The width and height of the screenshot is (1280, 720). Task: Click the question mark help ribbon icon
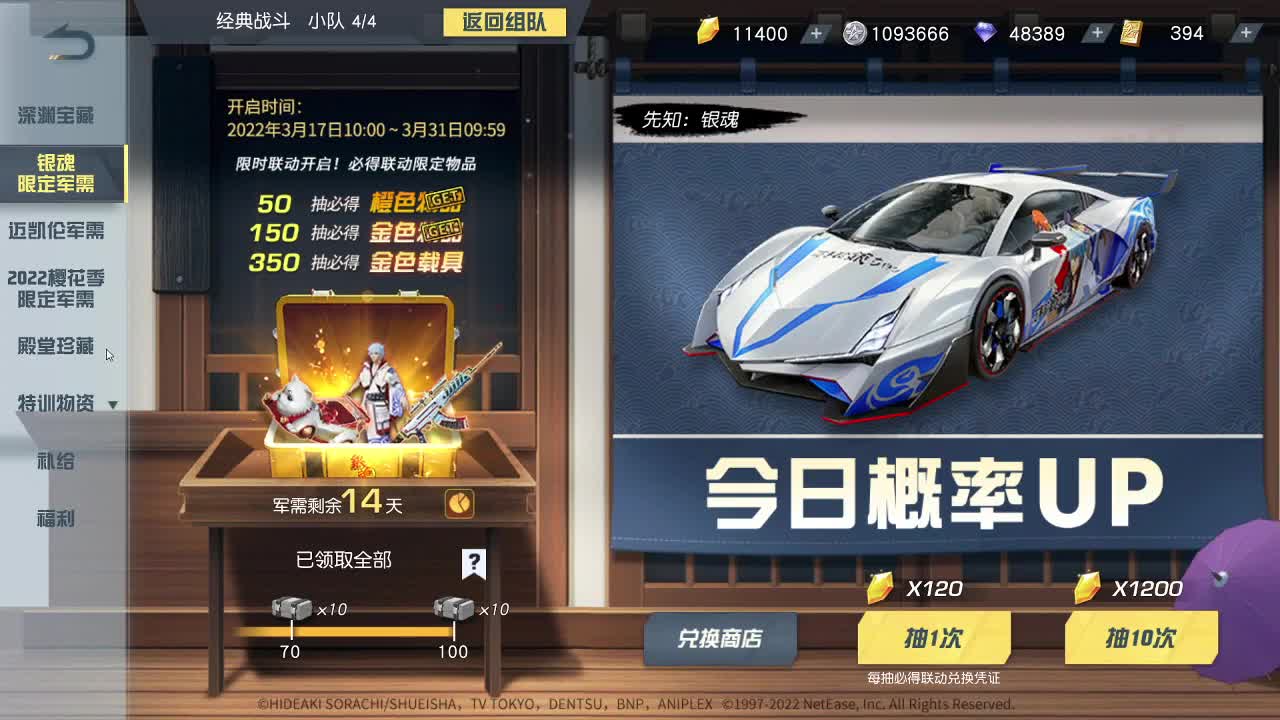pos(475,565)
